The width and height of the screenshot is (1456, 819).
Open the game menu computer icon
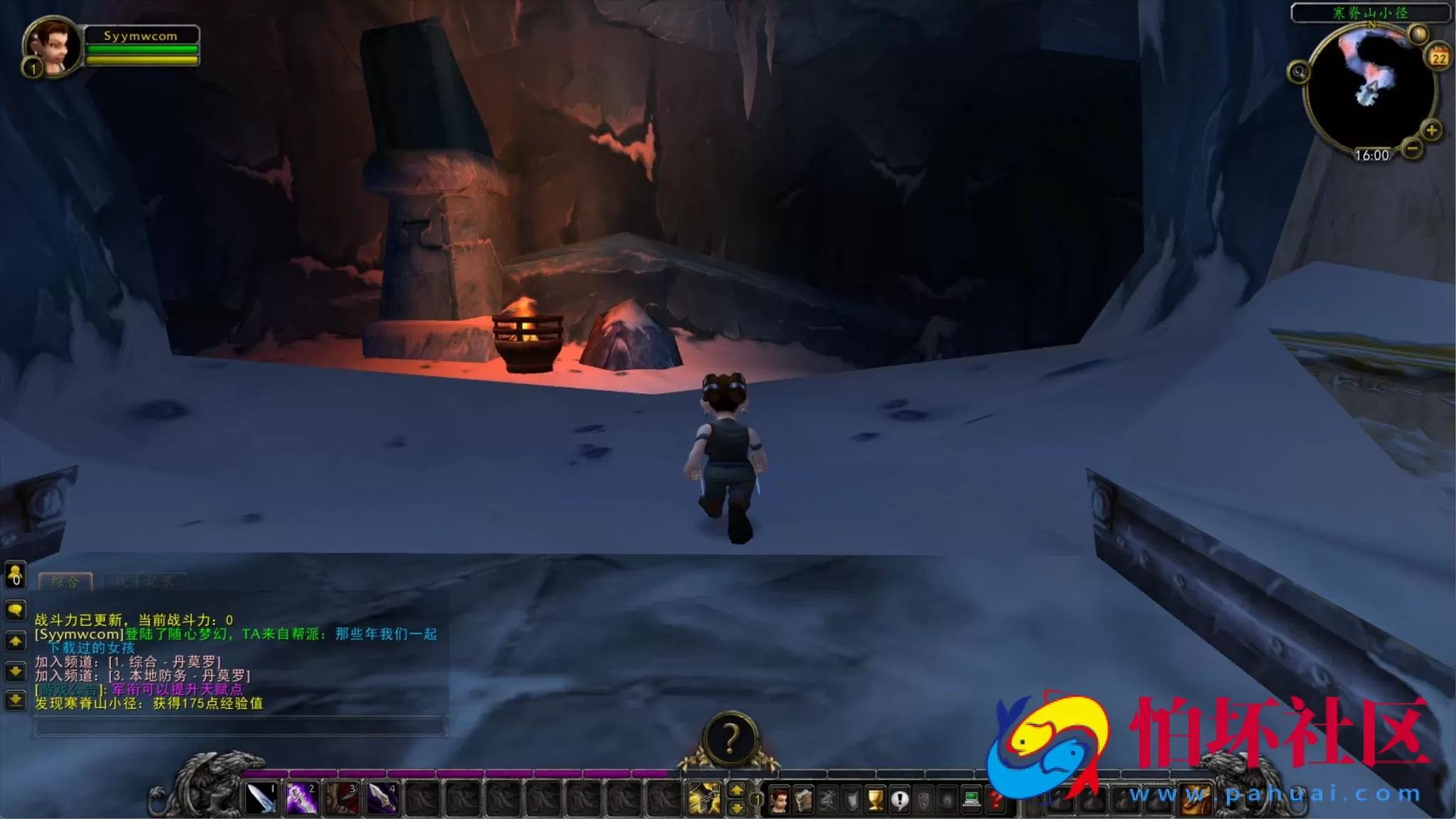tap(972, 798)
